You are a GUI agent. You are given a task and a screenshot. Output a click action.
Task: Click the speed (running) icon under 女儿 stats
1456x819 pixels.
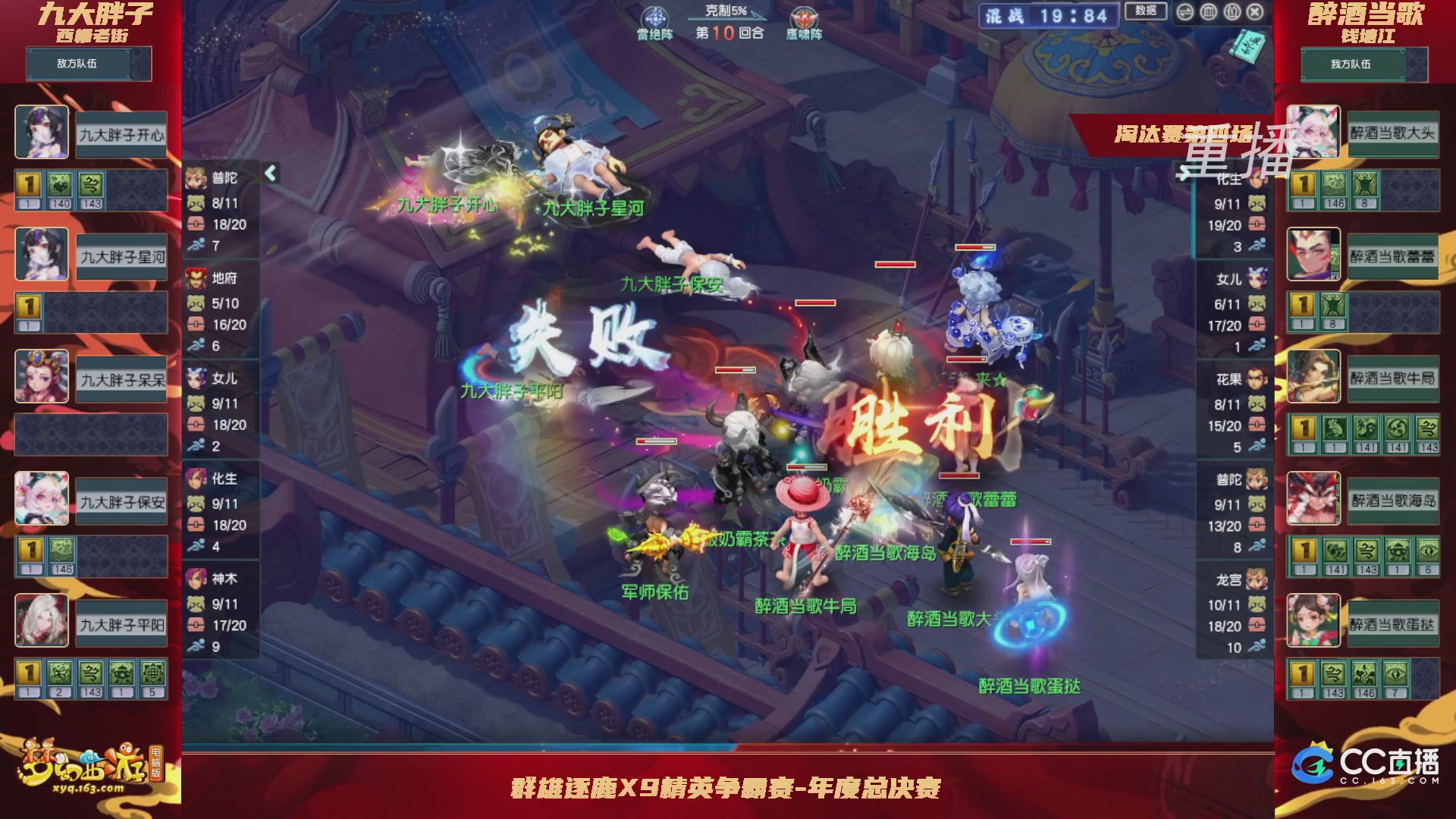point(197,446)
